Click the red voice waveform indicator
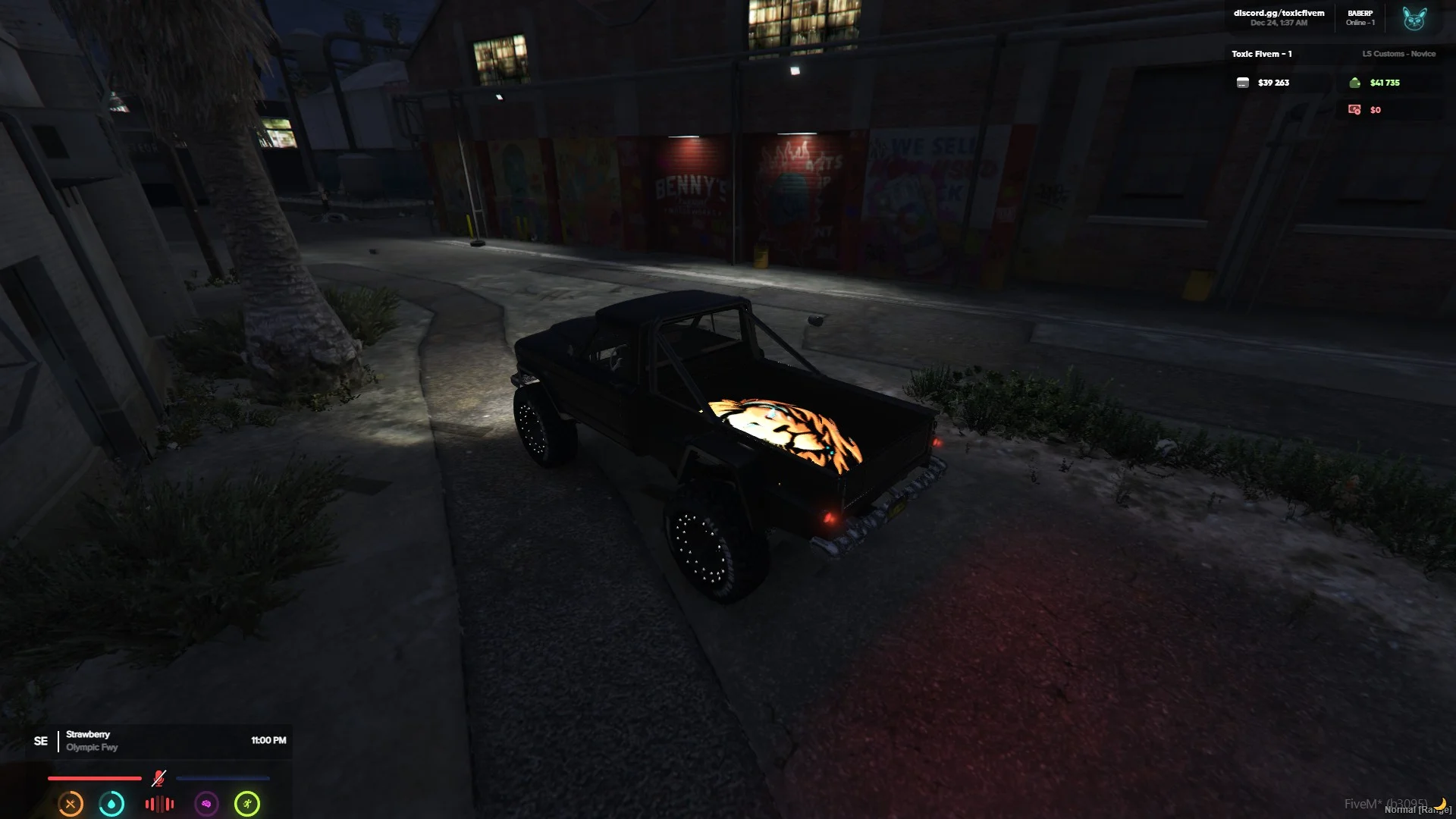 pos(159,804)
